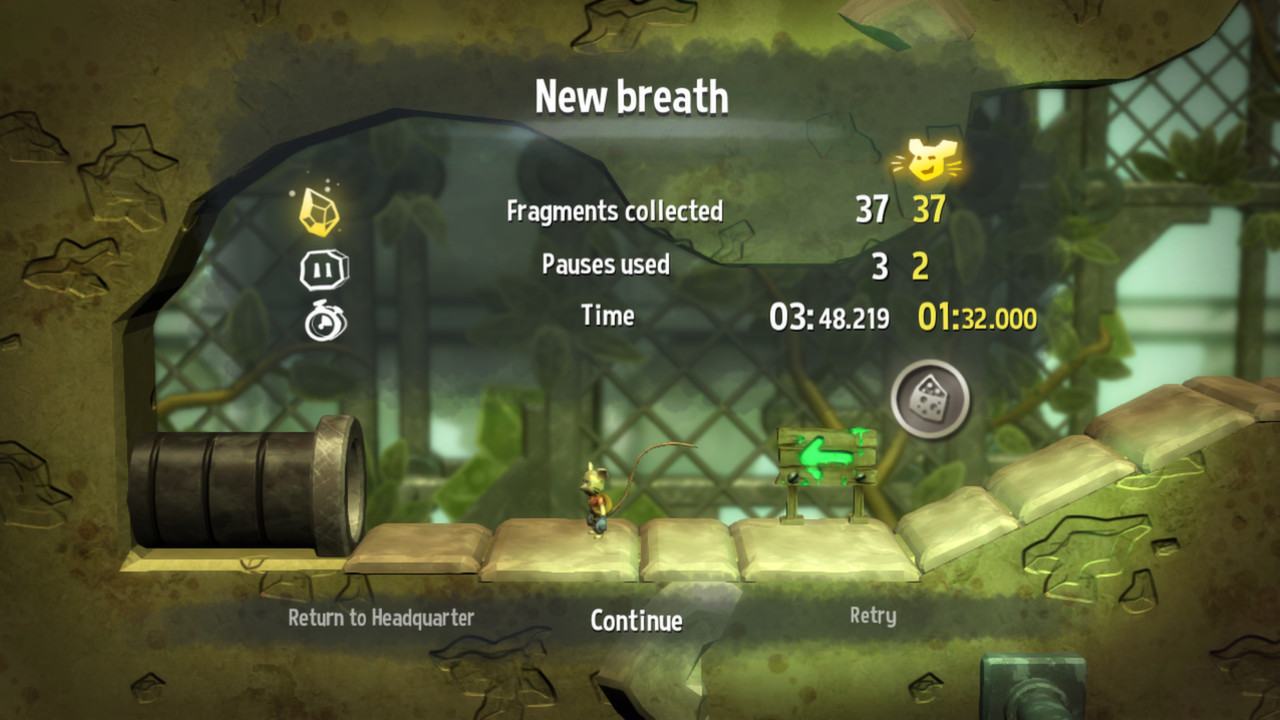Click the New breath level title
The height and width of the screenshot is (720, 1280).
pos(633,97)
